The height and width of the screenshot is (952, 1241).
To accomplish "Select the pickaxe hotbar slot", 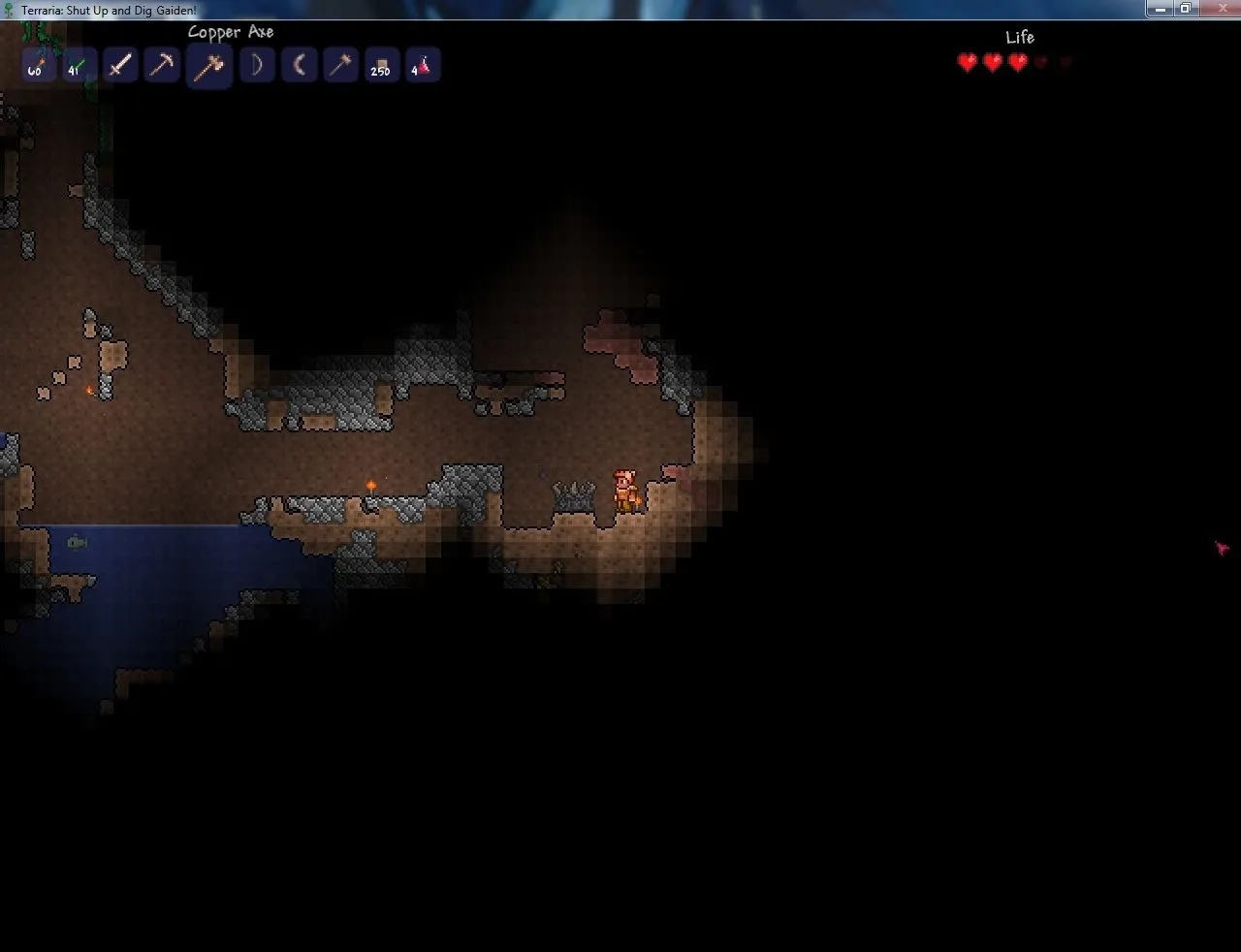I will tap(162, 66).
